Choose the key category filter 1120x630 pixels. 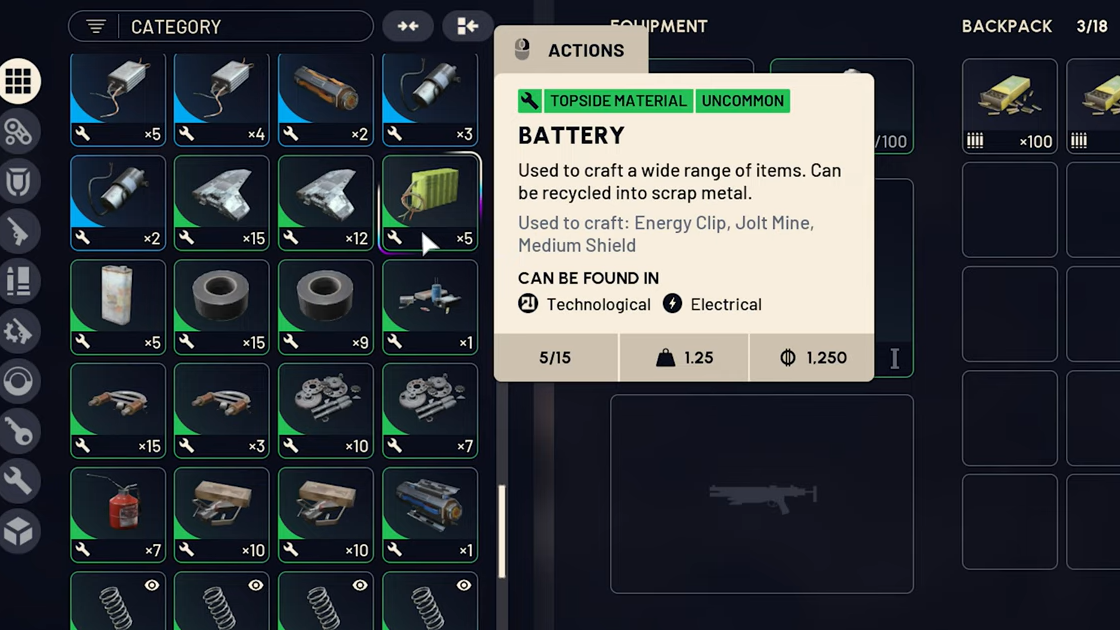tap(19, 431)
